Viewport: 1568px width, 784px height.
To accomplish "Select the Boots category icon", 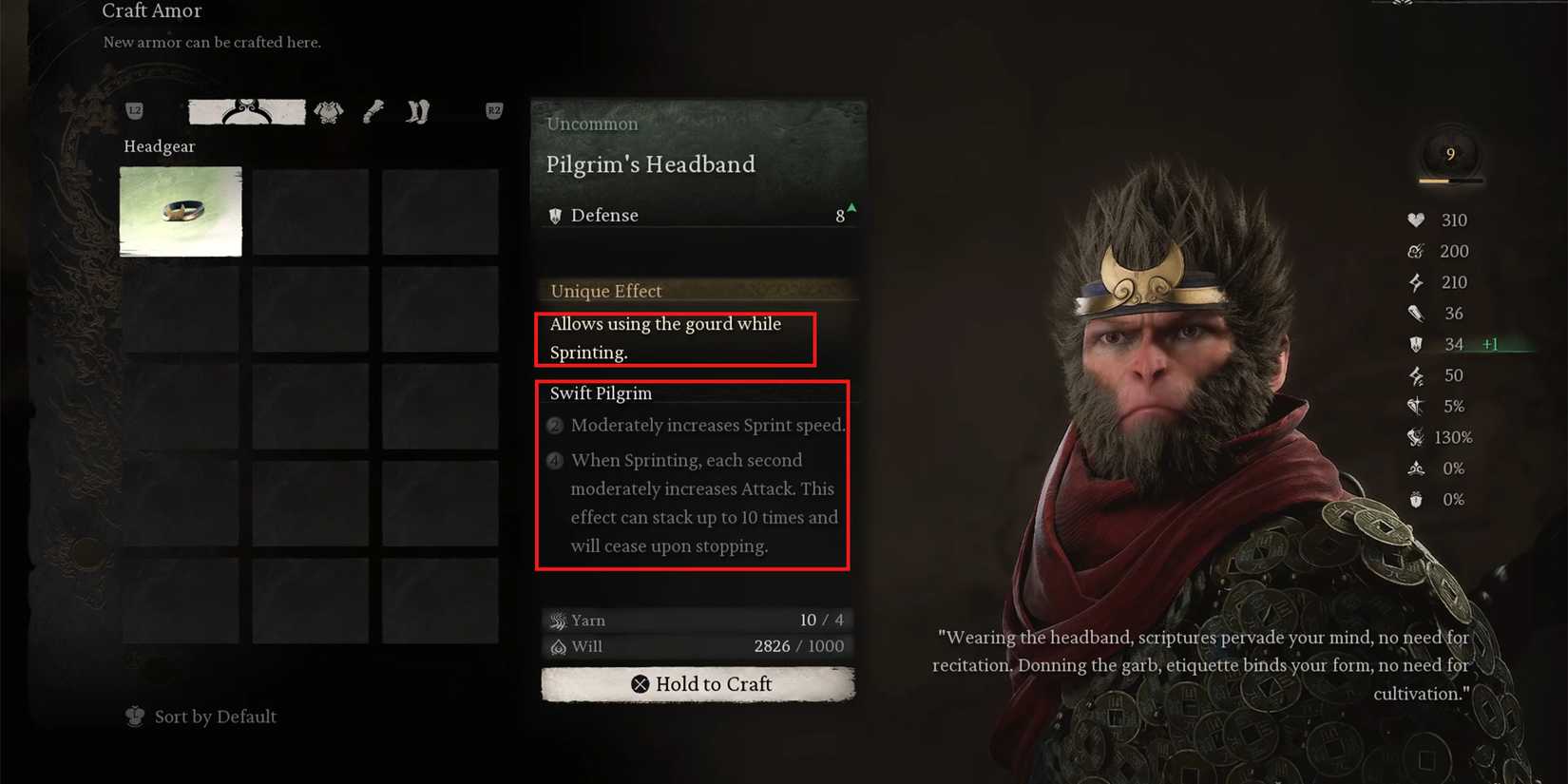I will (x=415, y=111).
